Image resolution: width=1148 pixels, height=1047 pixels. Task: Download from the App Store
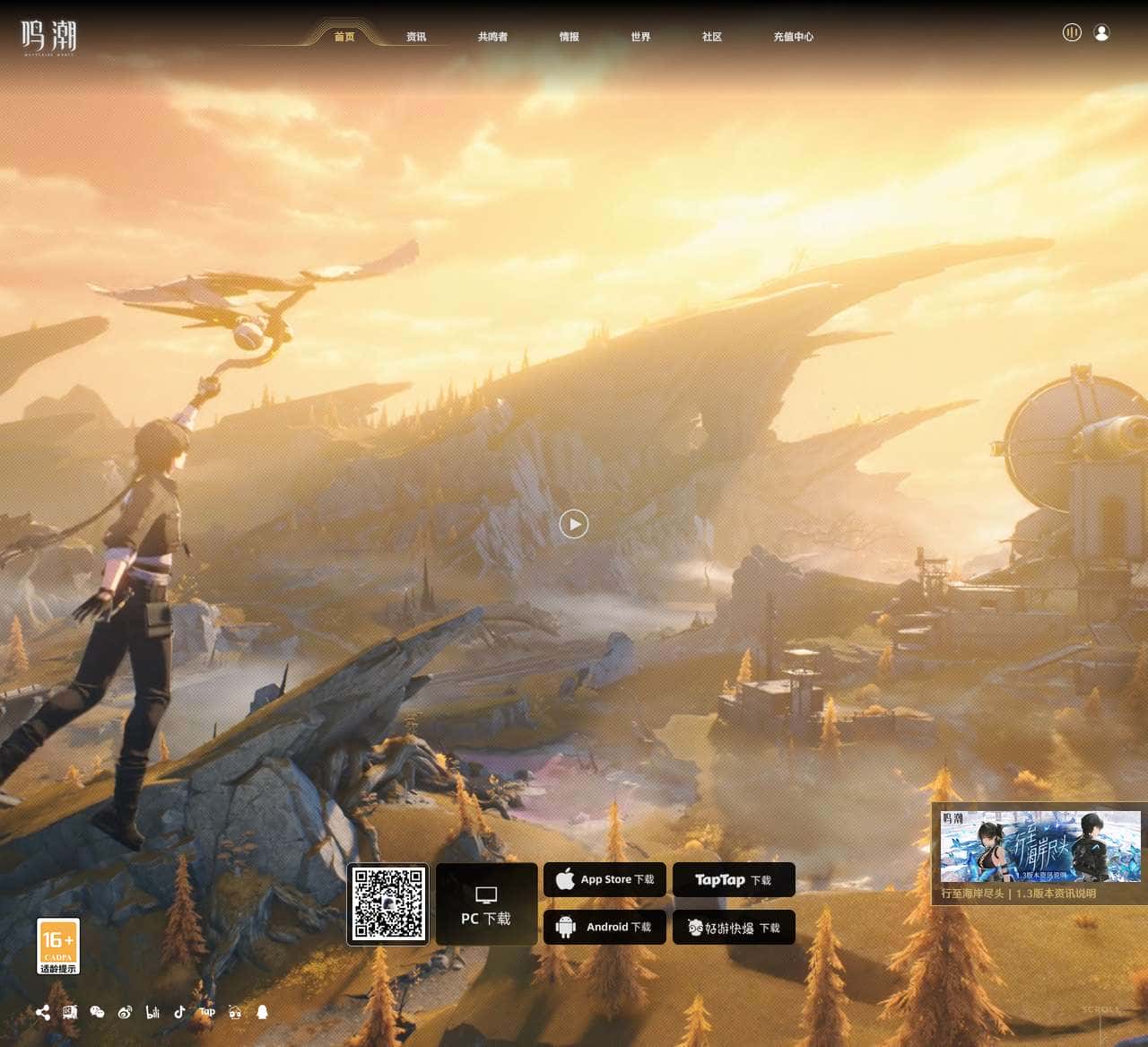pos(604,880)
